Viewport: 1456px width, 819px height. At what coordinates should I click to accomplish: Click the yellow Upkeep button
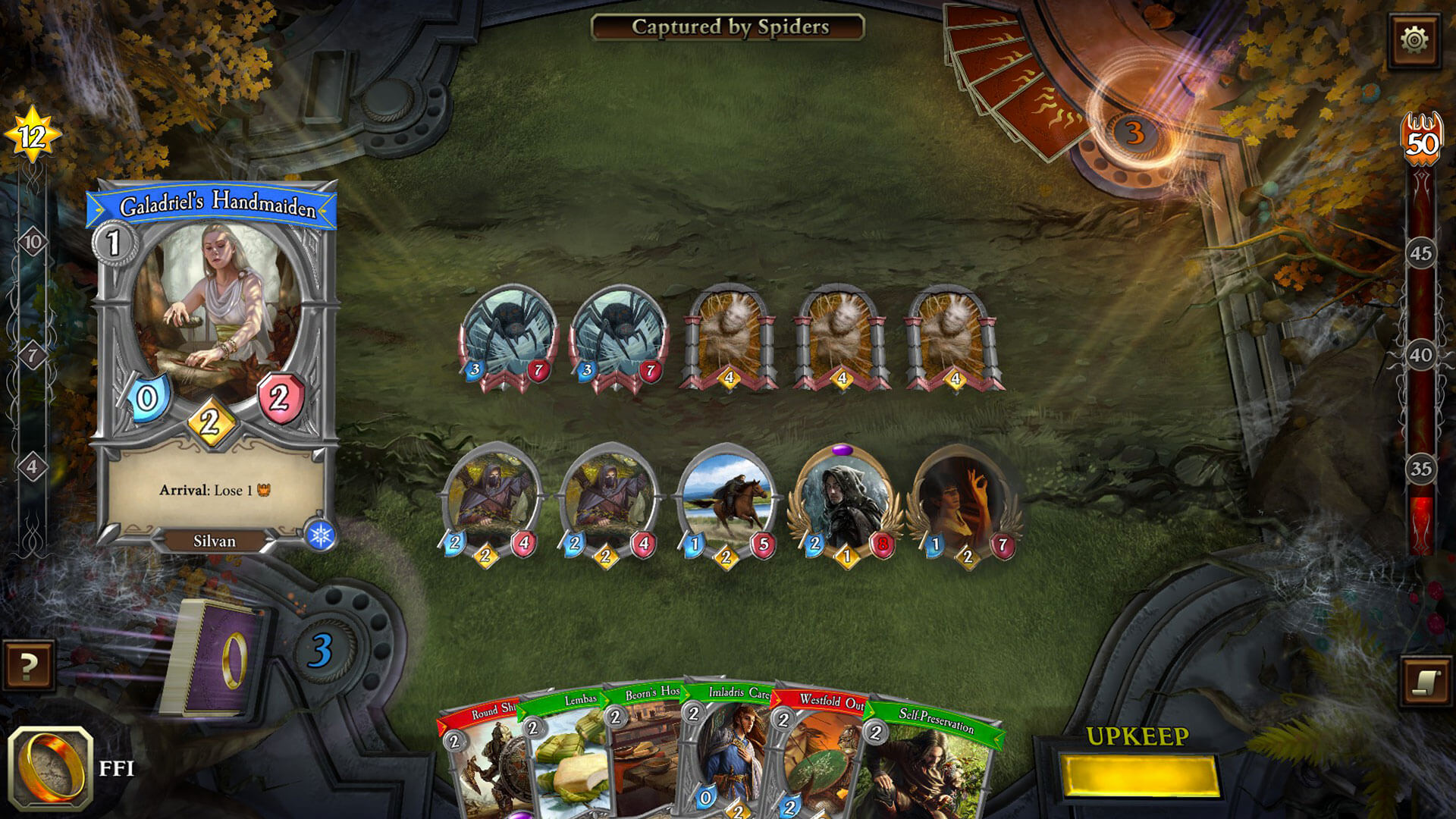pos(1139,776)
